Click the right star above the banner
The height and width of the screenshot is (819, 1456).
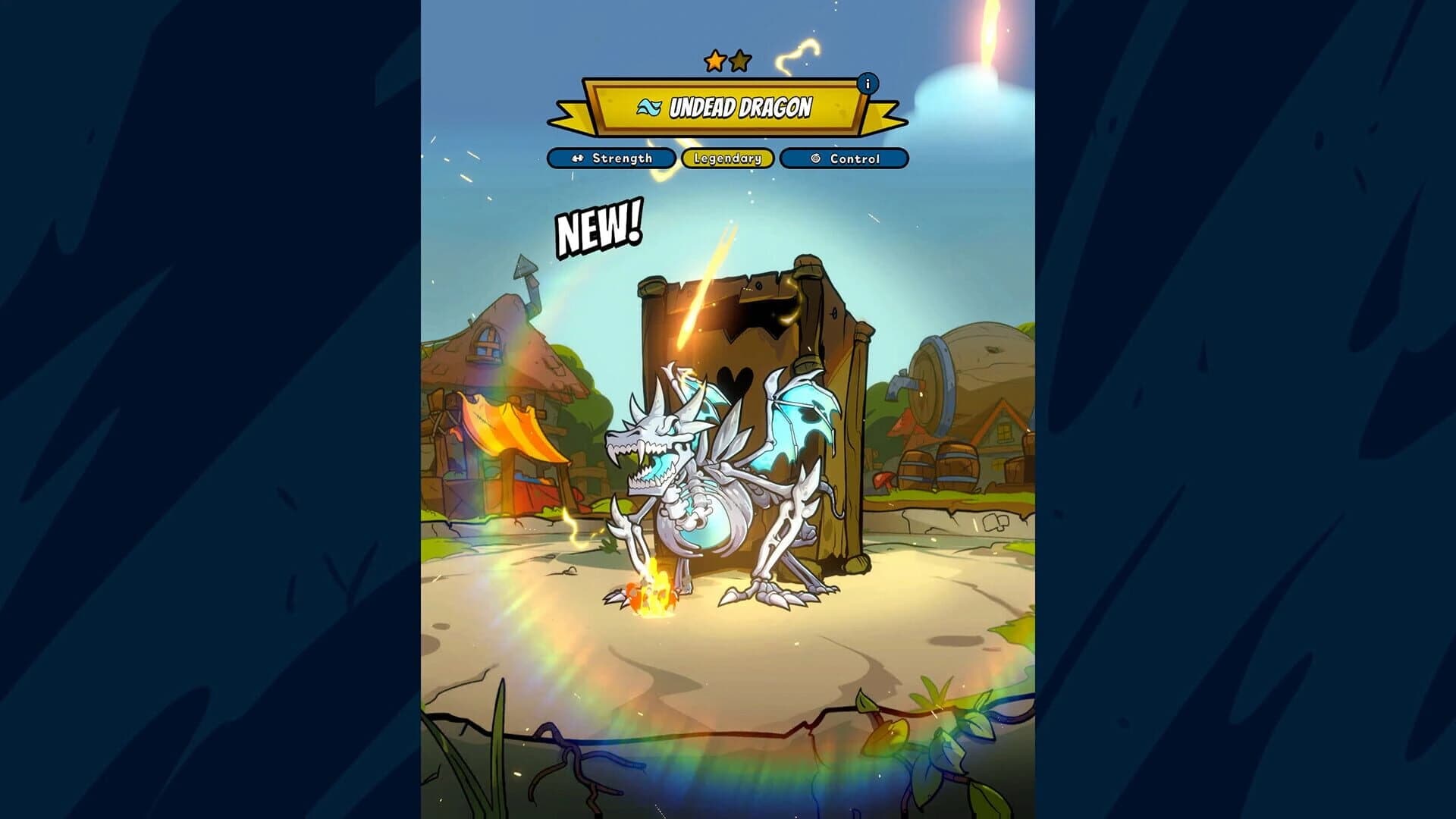coord(741,60)
